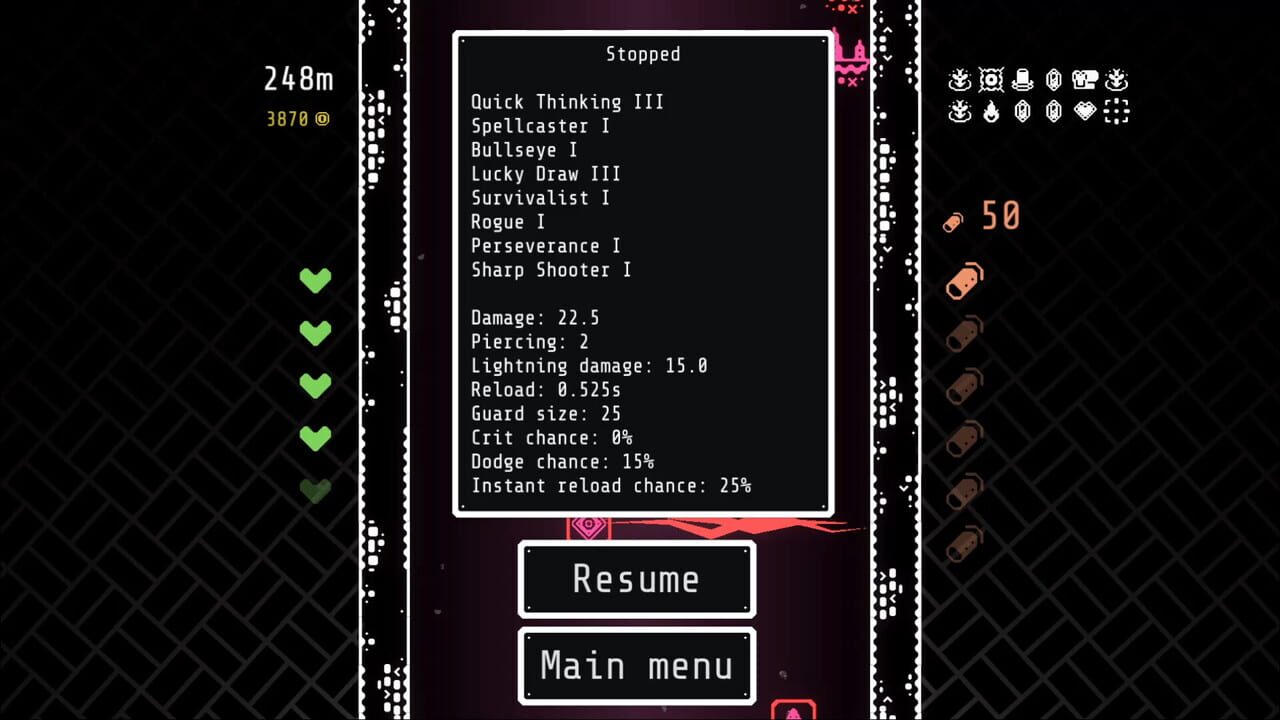
Task: Click the Stopped panel title
Action: point(643,55)
